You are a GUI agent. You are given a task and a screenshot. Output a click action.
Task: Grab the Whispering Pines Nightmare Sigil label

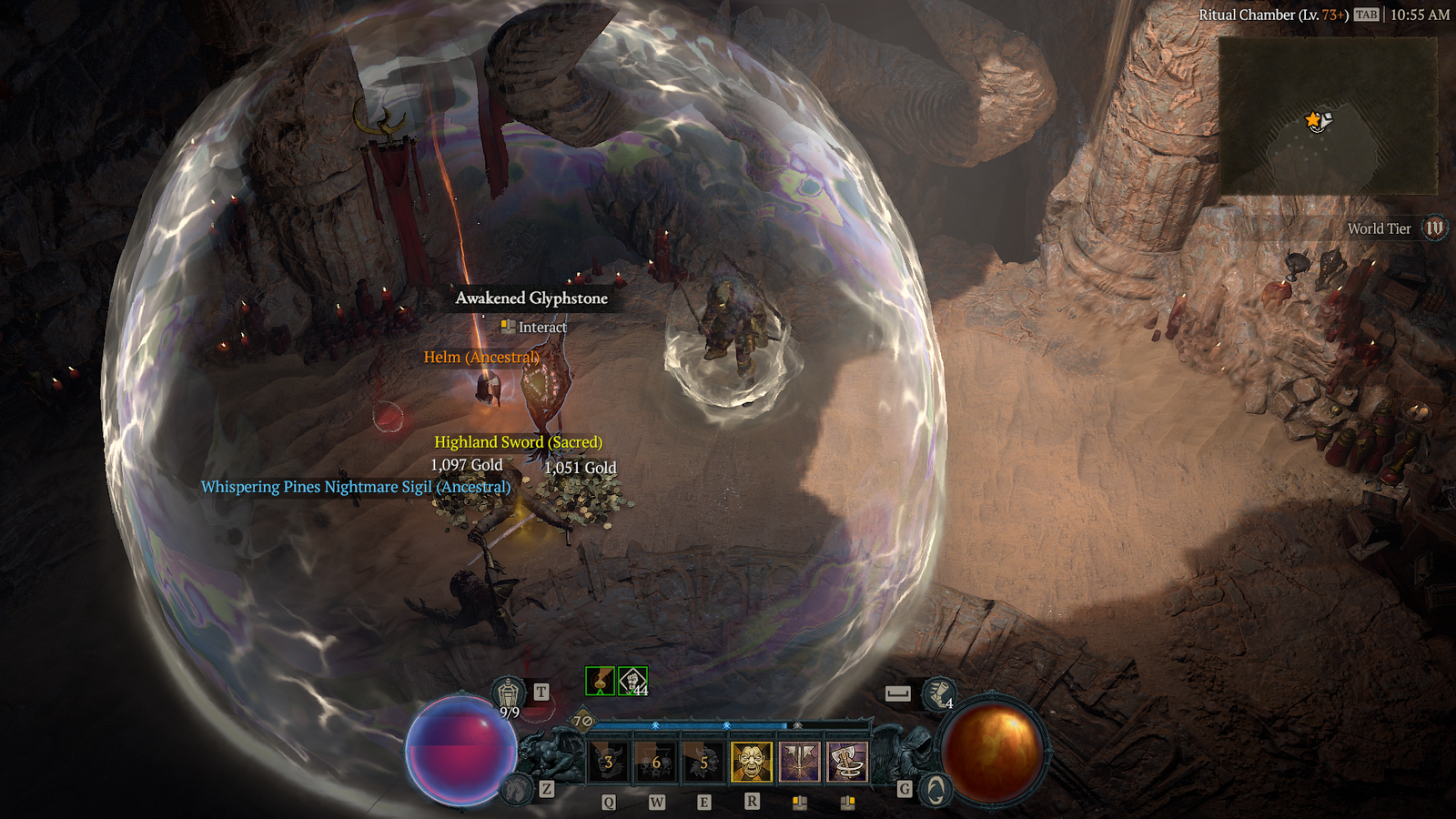(x=355, y=487)
